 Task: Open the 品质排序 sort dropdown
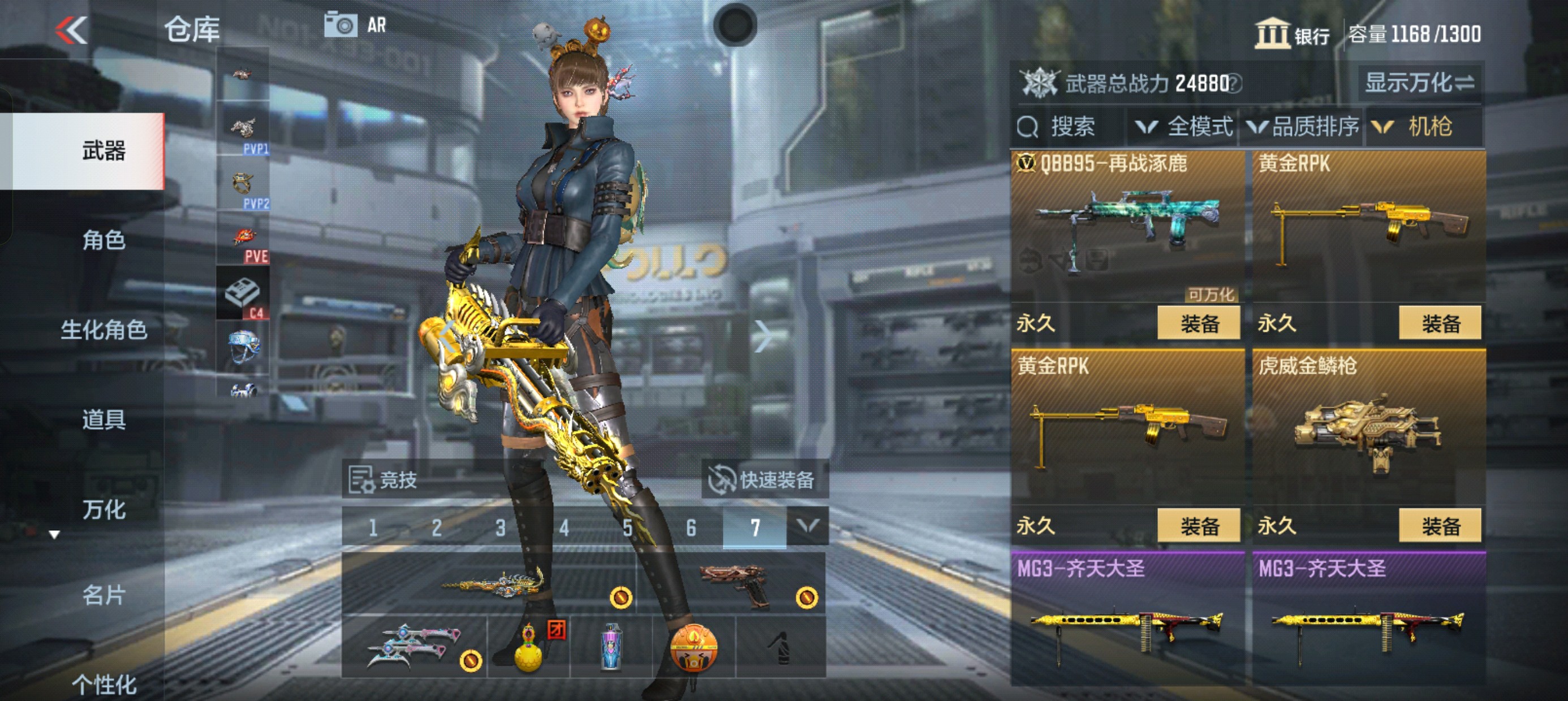tap(1303, 127)
